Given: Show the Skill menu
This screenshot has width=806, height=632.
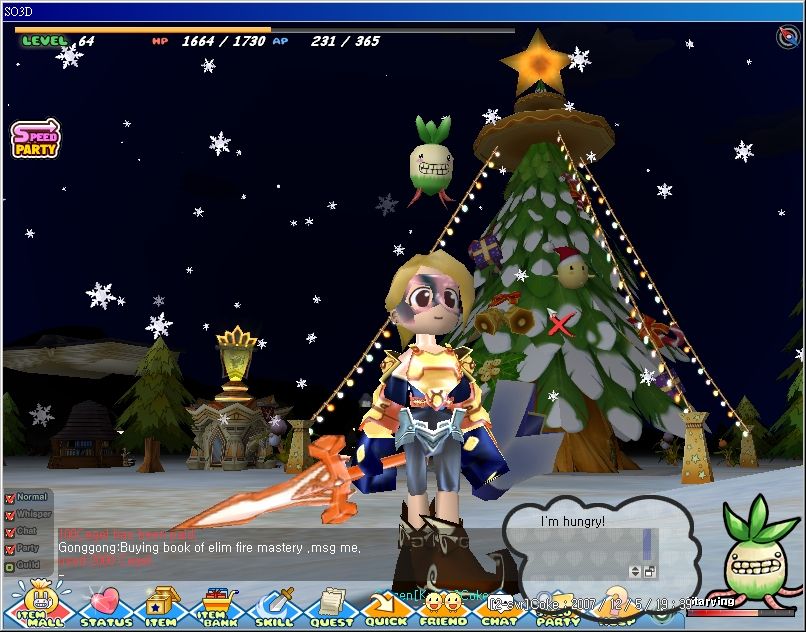Looking at the screenshot, I should [273, 607].
